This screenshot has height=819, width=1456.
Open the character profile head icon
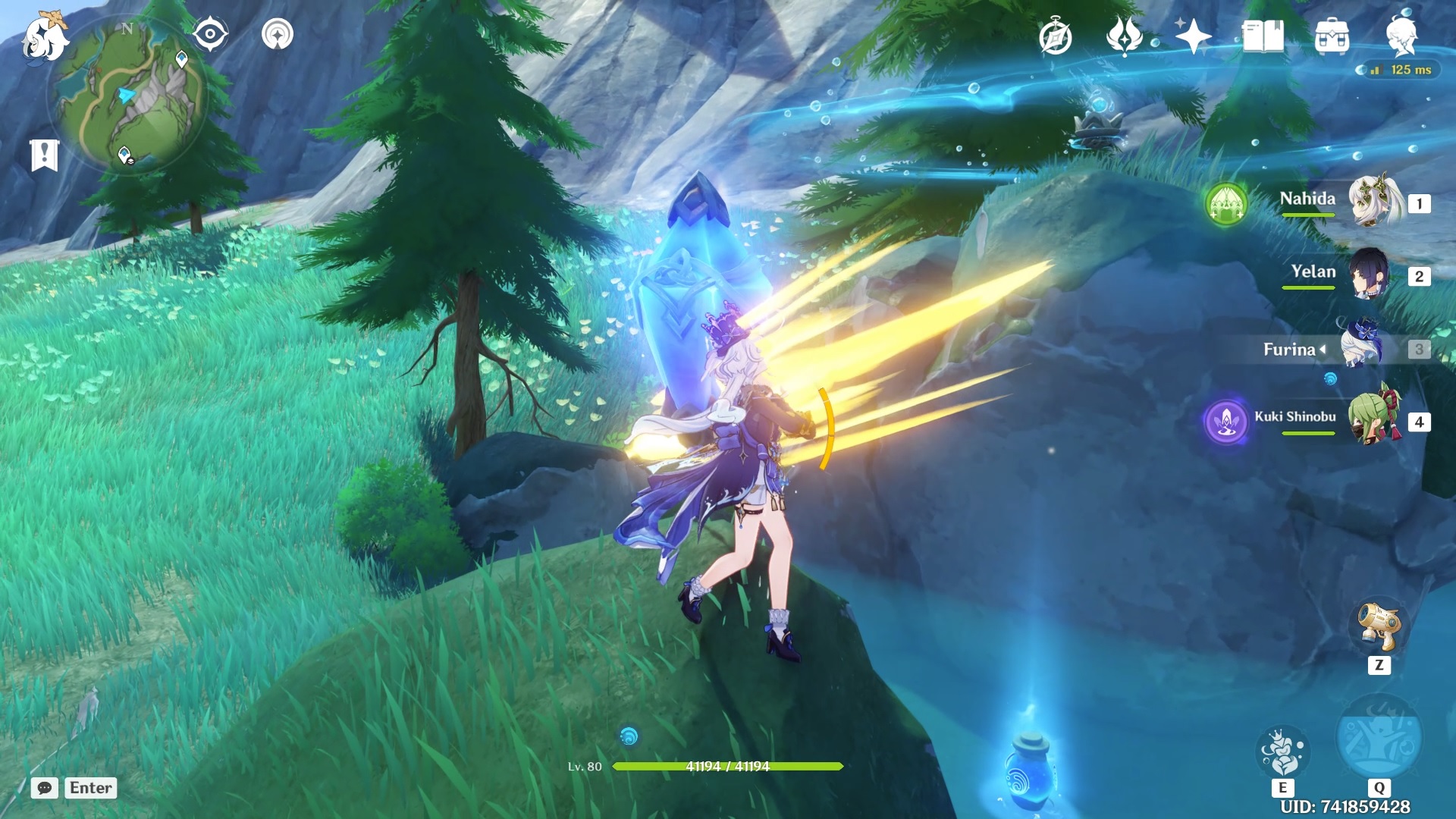tap(1401, 36)
